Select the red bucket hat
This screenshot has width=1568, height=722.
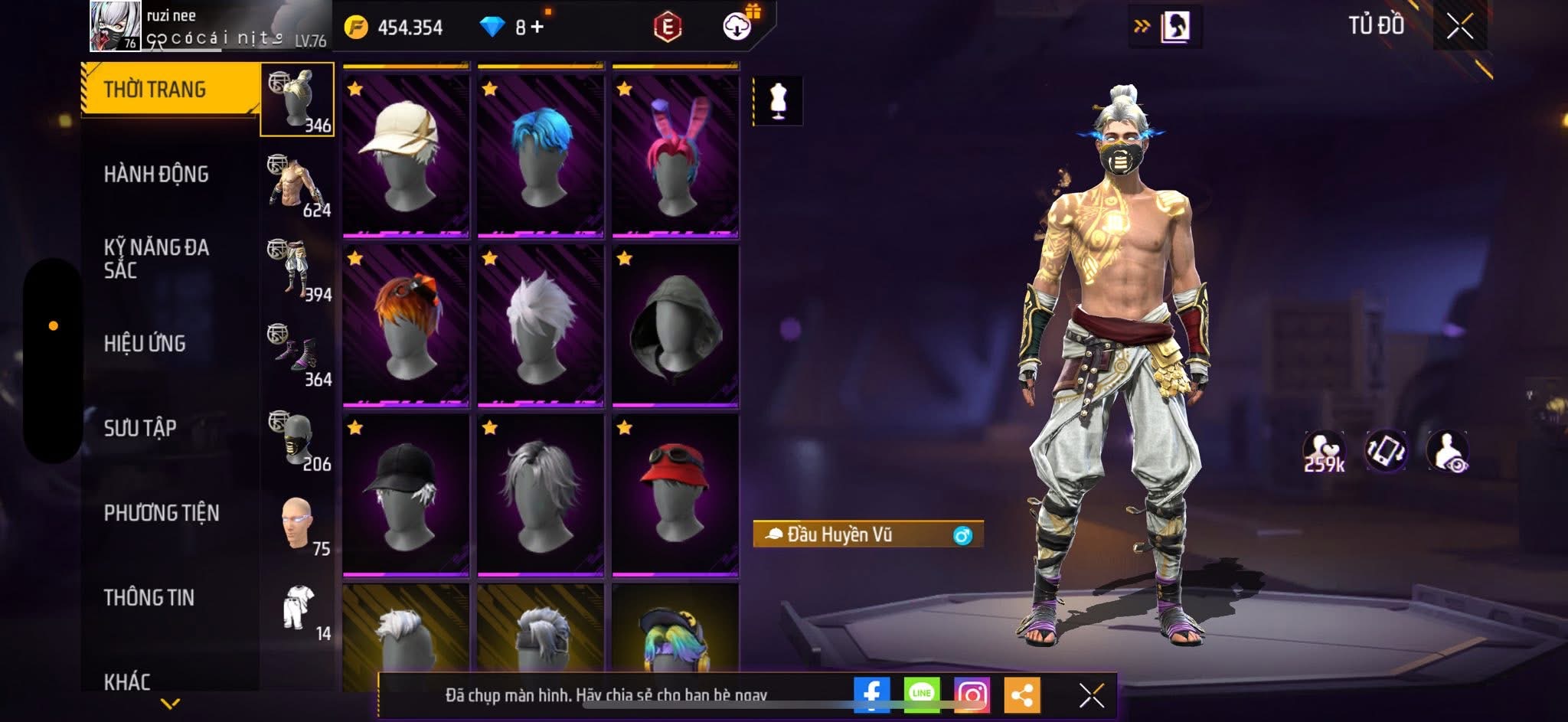tap(675, 493)
